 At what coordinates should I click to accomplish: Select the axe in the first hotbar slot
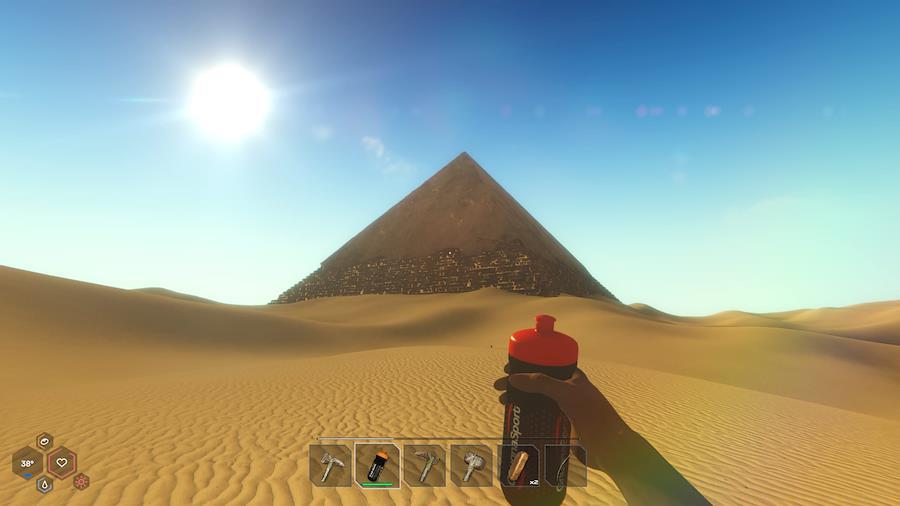[x=330, y=466]
